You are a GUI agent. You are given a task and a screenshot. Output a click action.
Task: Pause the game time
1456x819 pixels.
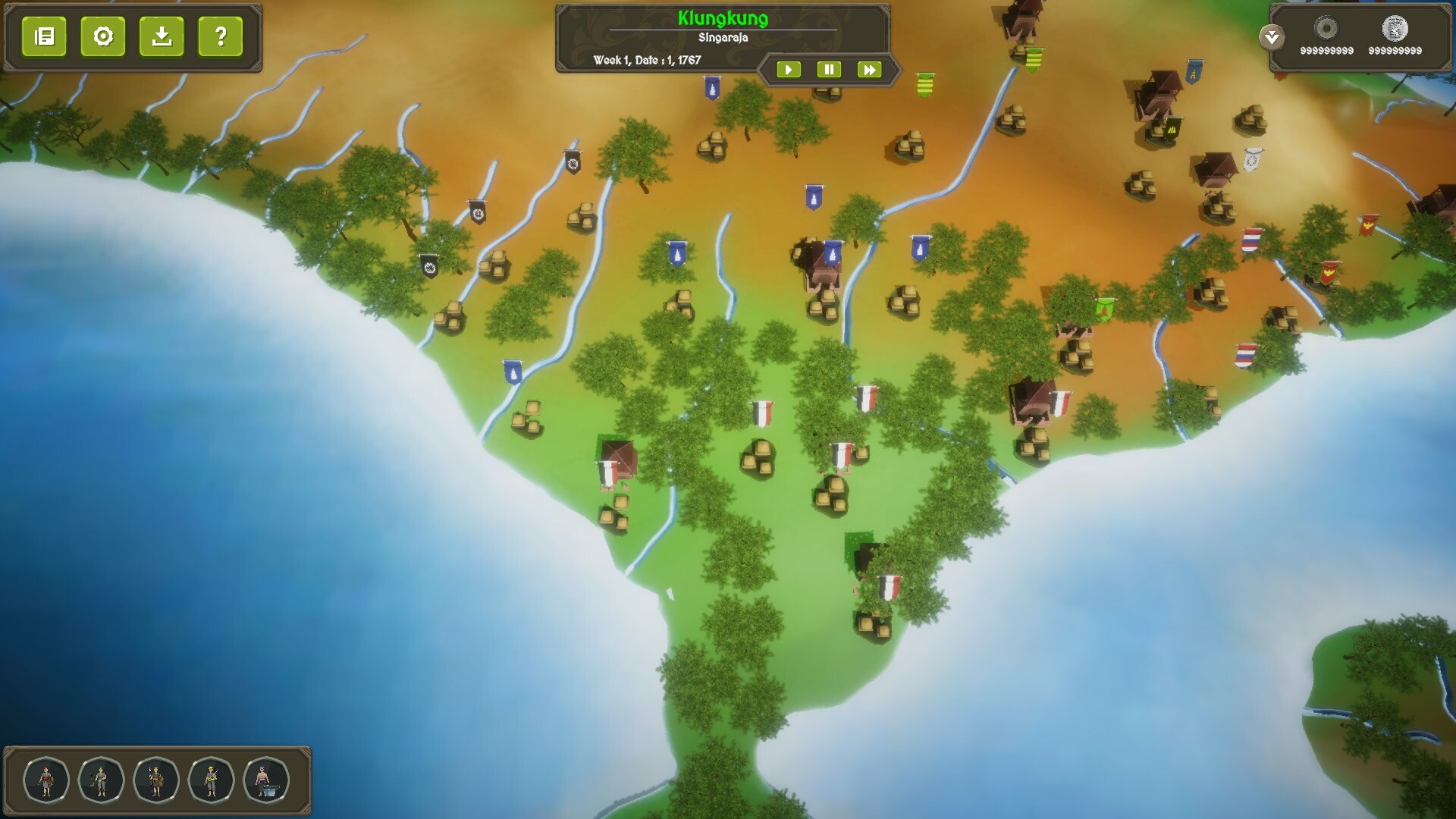point(830,69)
